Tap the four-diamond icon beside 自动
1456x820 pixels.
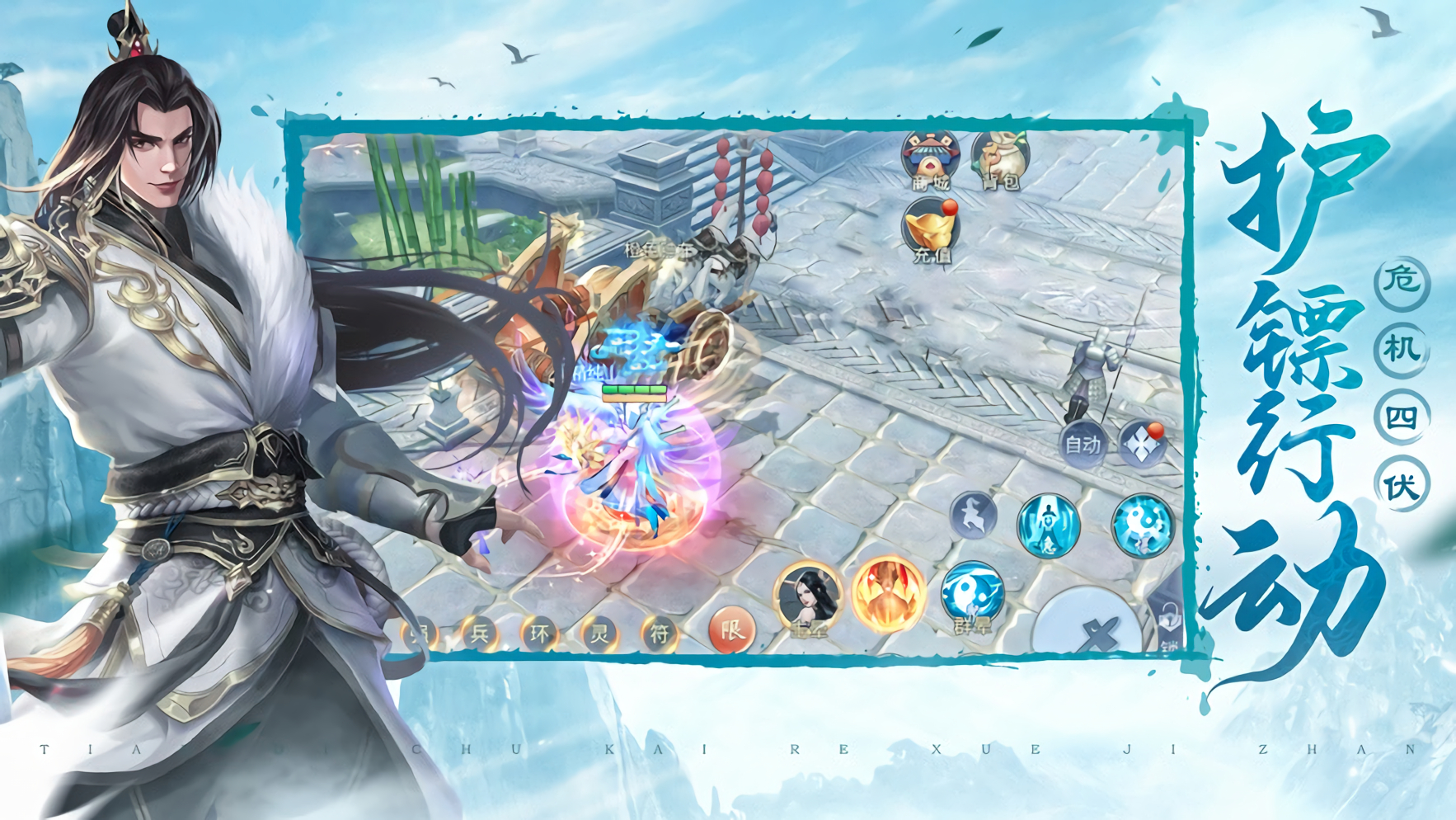(1142, 445)
